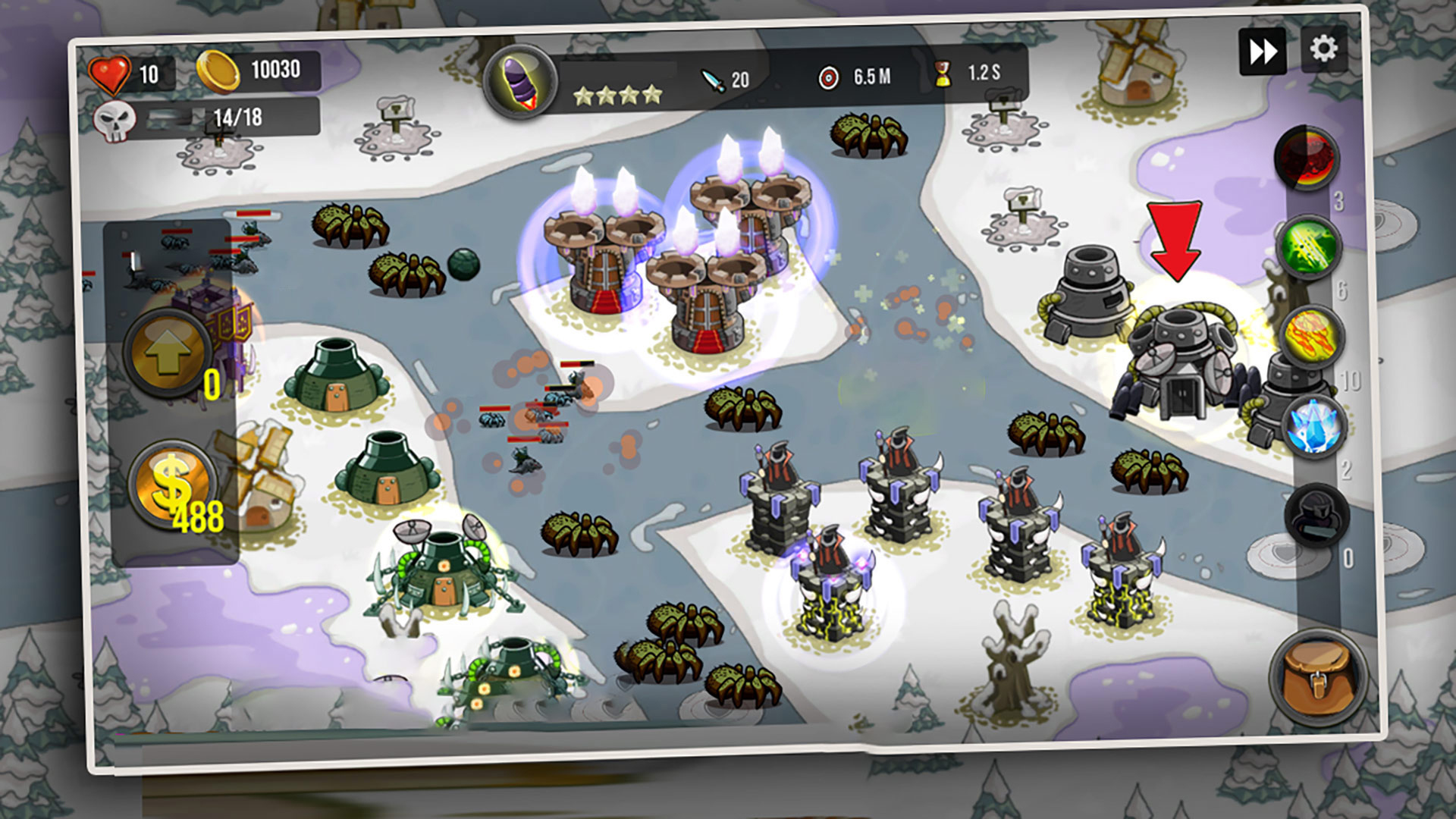Screen dimensions: 1456x819
Task: Trigger the ice crystal freeze ability
Action: point(1313,425)
